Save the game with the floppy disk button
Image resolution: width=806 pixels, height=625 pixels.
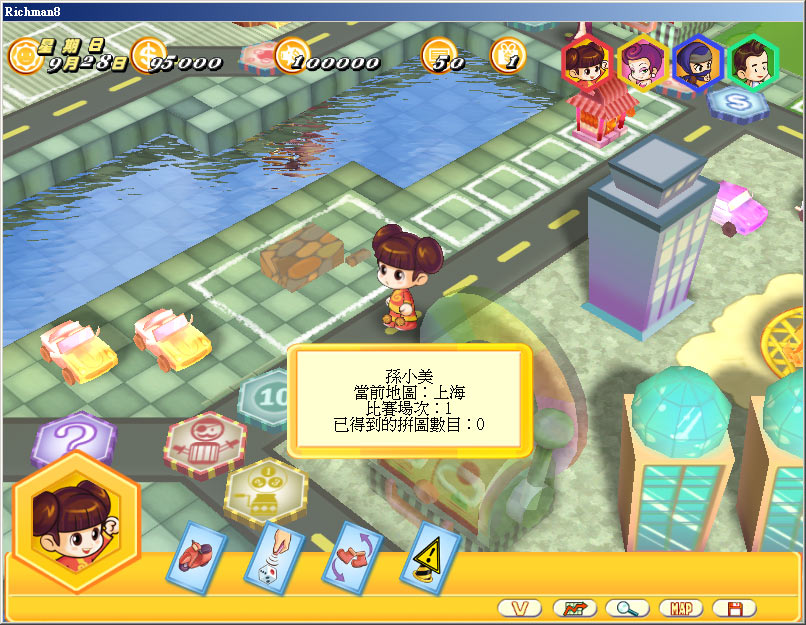pyautogui.click(x=735, y=608)
